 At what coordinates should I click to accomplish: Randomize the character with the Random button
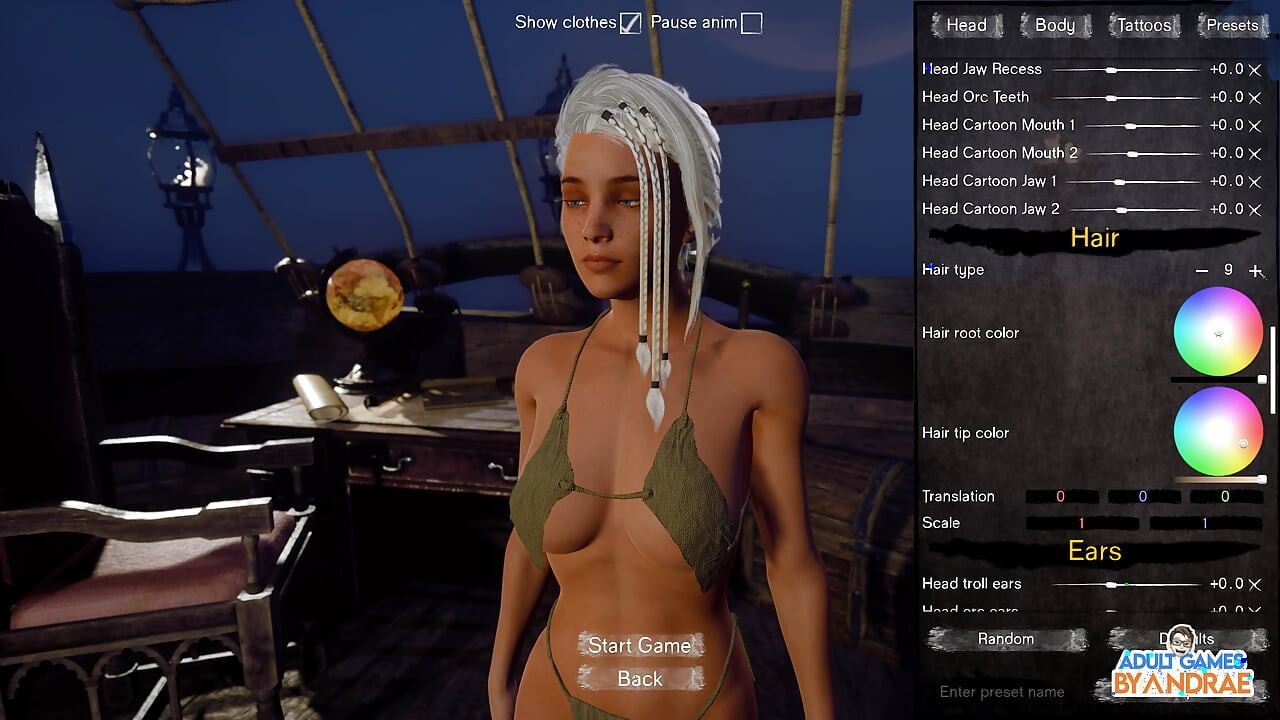[x=1006, y=639]
